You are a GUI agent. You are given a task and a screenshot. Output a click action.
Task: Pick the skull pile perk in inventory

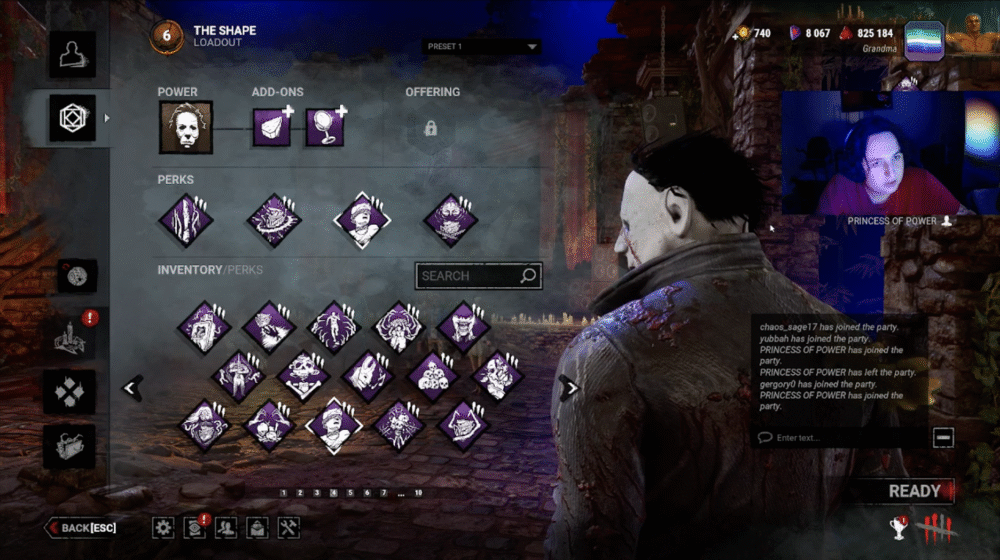pos(432,375)
